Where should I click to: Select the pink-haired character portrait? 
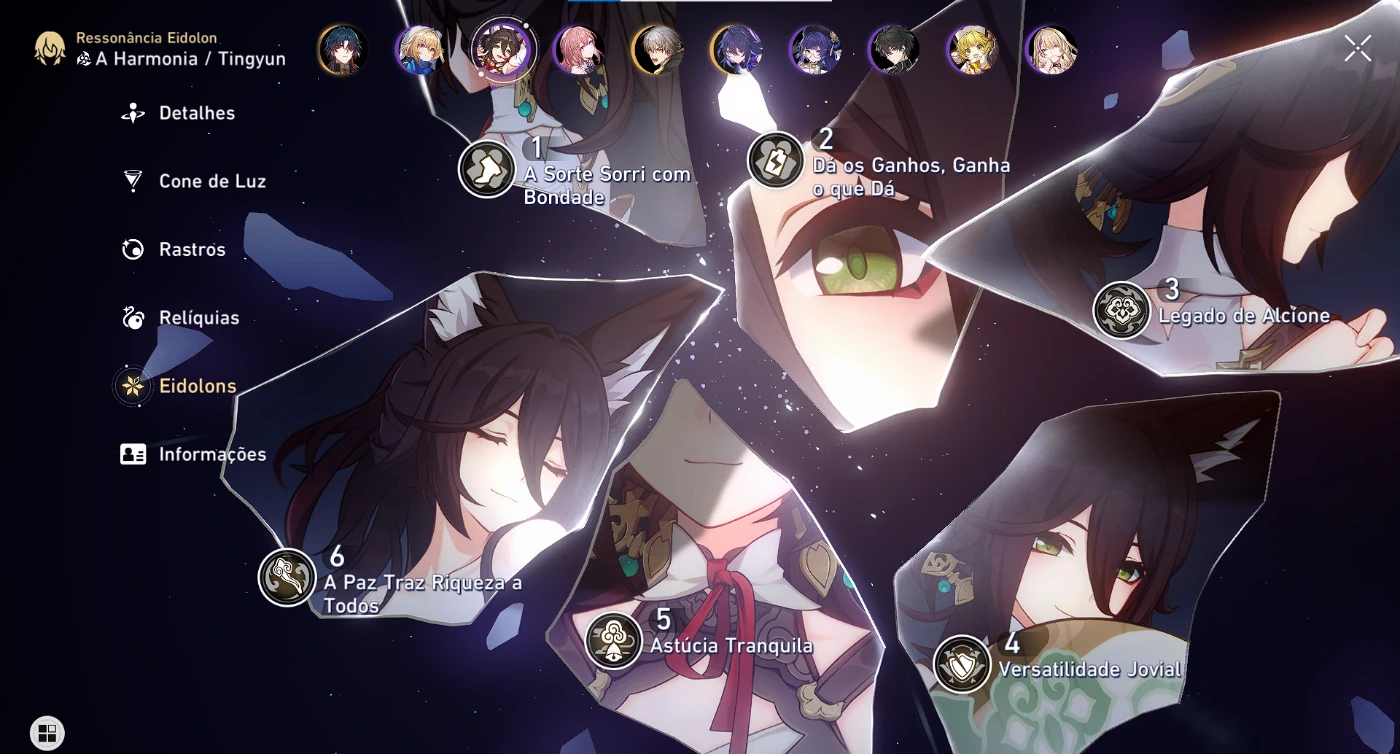click(577, 48)
